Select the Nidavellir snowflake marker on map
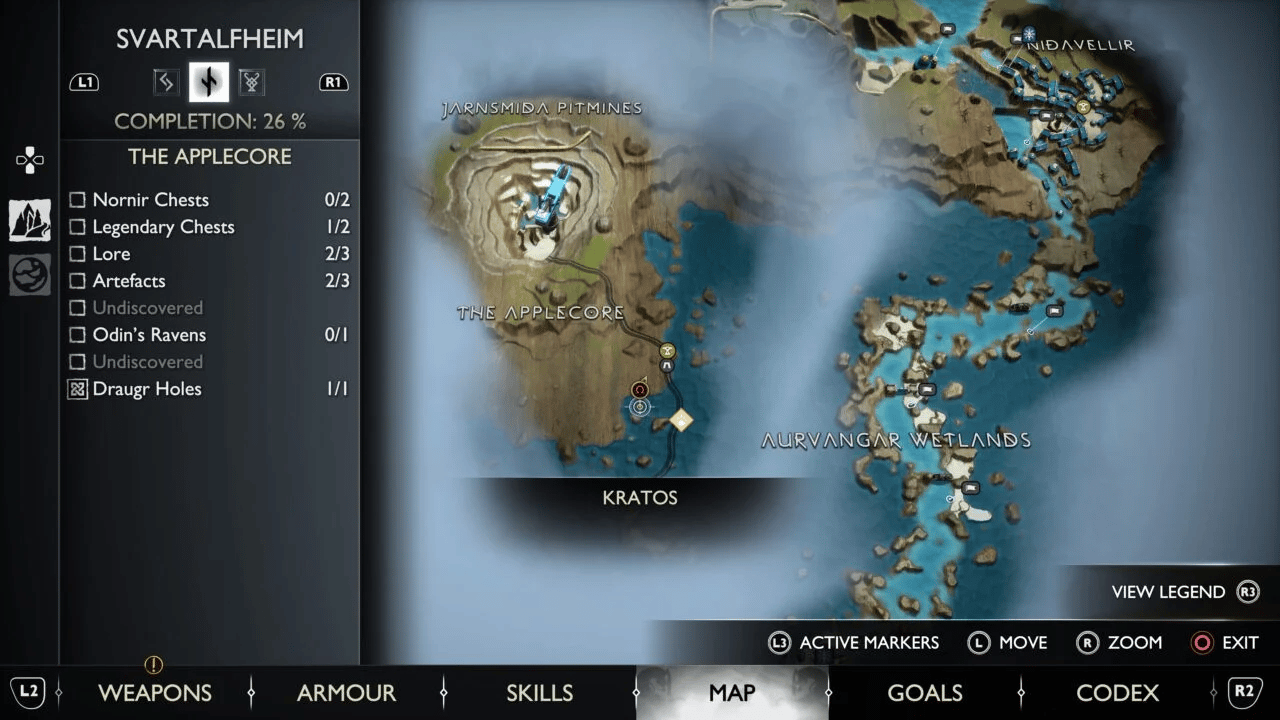 (1029, 33)
